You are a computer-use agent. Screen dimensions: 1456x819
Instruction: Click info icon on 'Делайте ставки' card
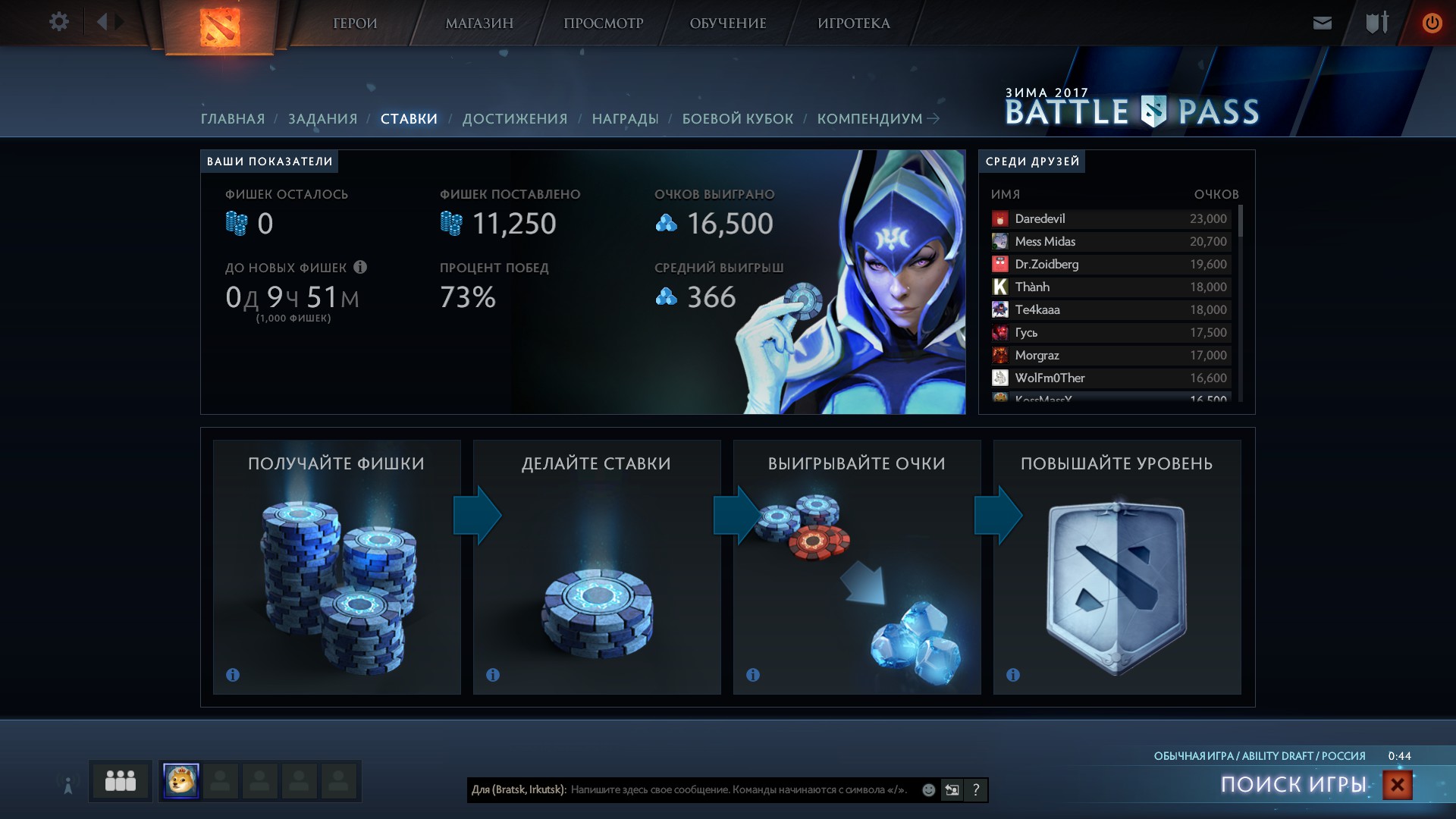[x=493, y=674]
